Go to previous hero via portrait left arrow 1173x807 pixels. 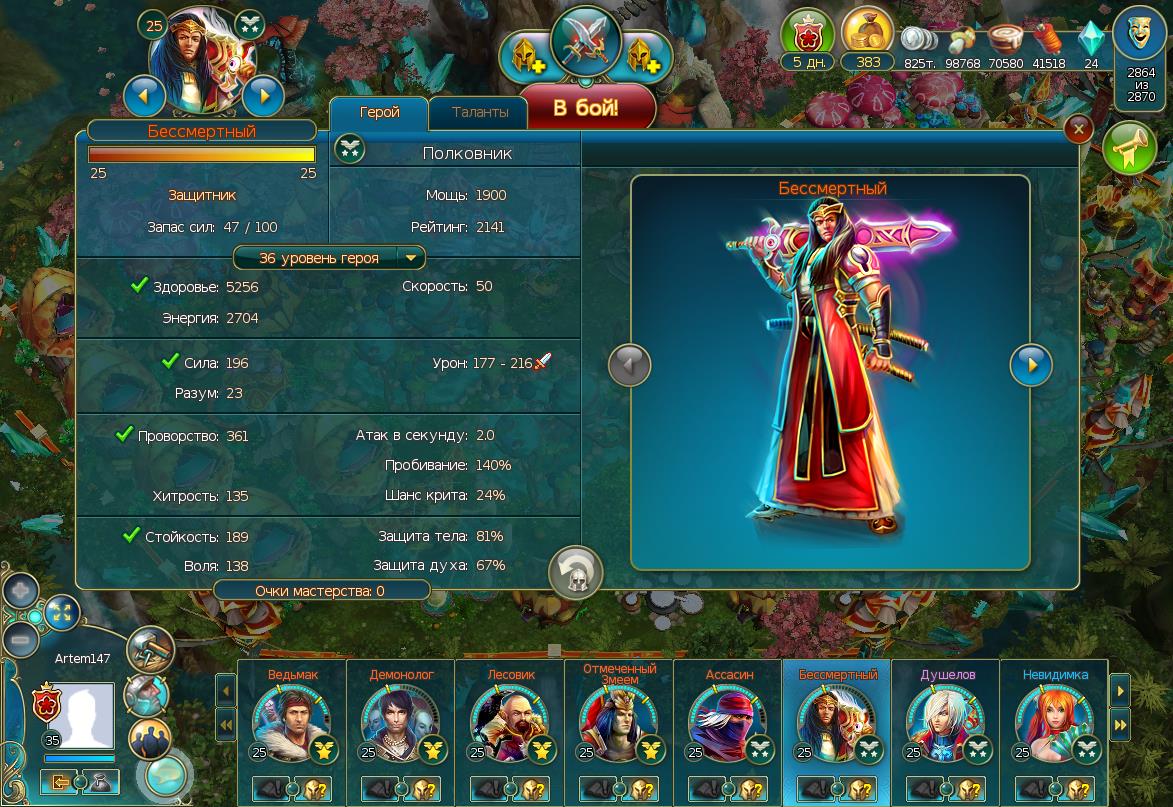pos(145,96)
